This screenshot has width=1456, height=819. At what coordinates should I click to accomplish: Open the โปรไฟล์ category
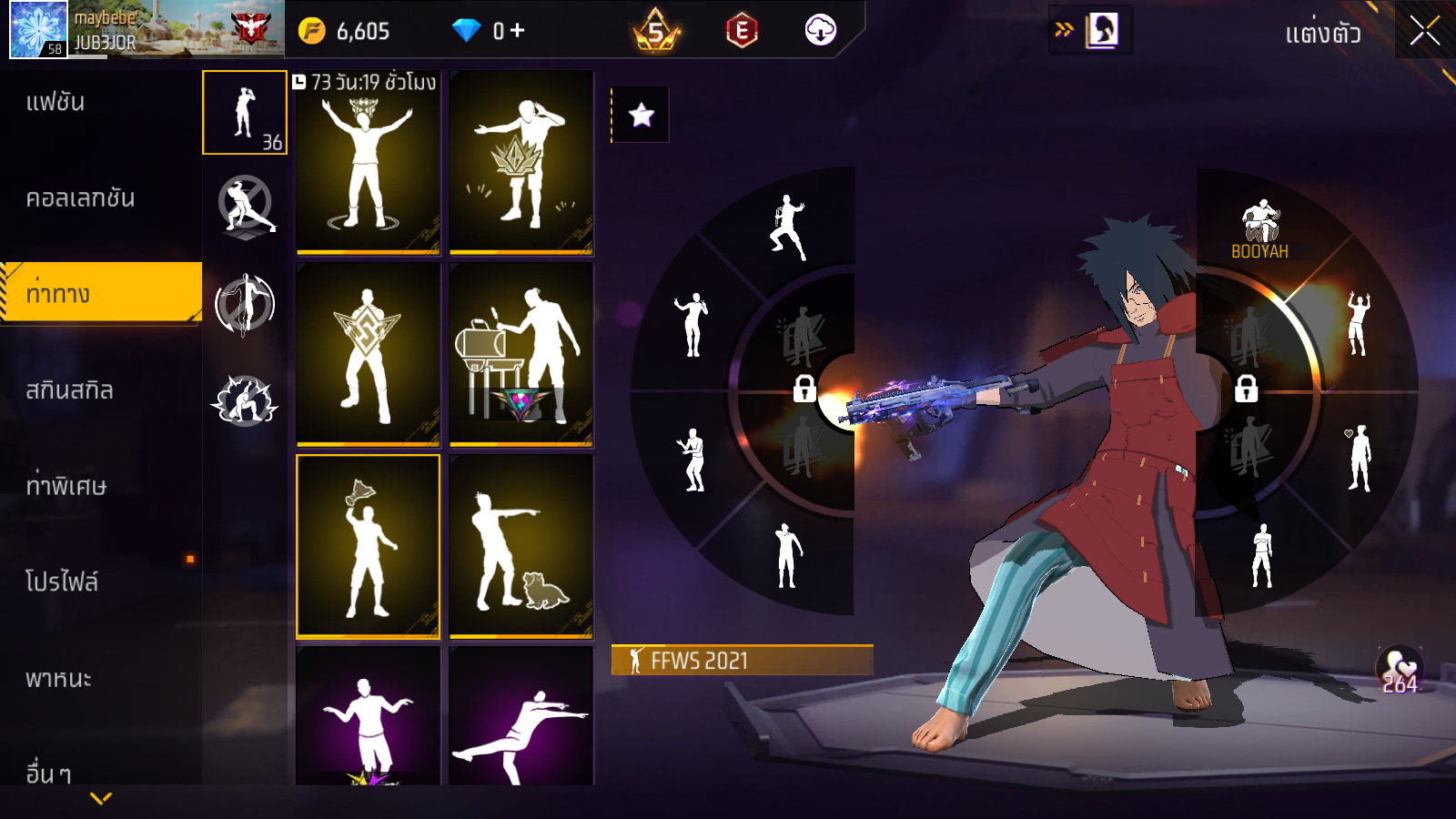coord(62,581)
